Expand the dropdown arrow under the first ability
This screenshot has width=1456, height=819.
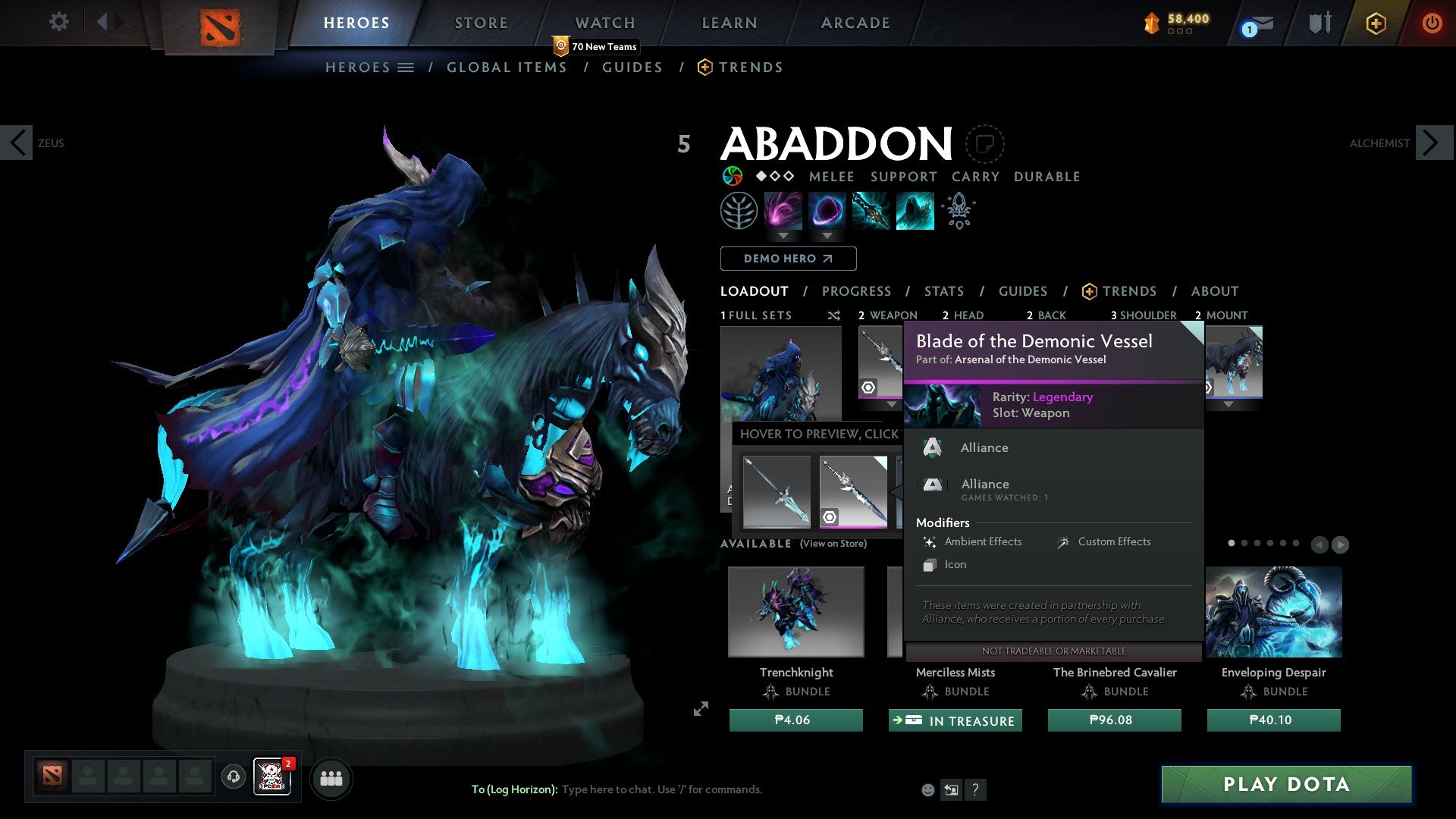point(783,237)
